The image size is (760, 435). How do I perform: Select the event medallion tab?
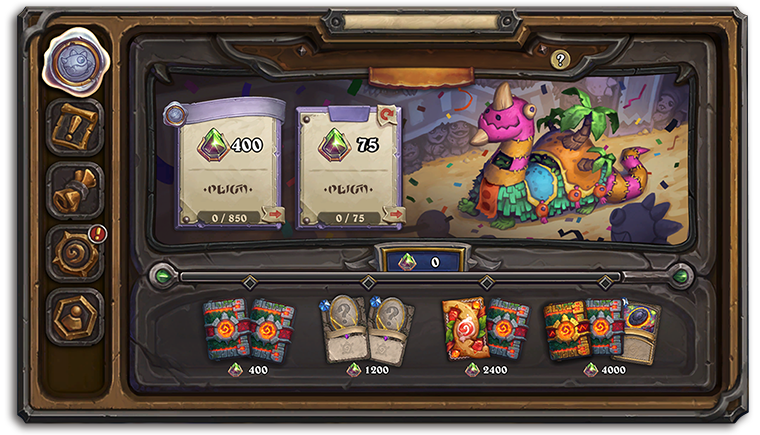(74, 61)
